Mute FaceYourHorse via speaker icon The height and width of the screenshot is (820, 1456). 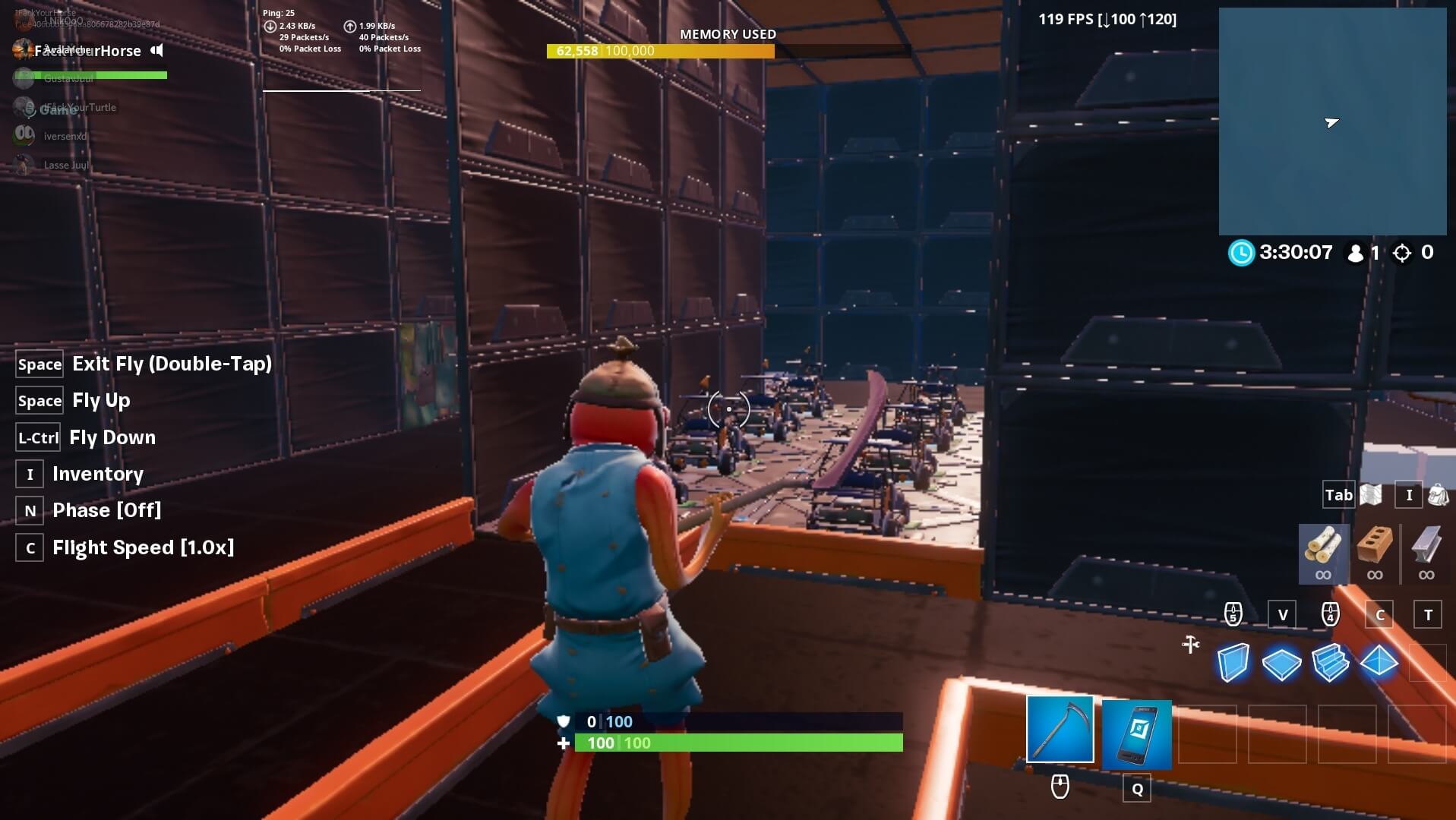[x=156, y=51]
